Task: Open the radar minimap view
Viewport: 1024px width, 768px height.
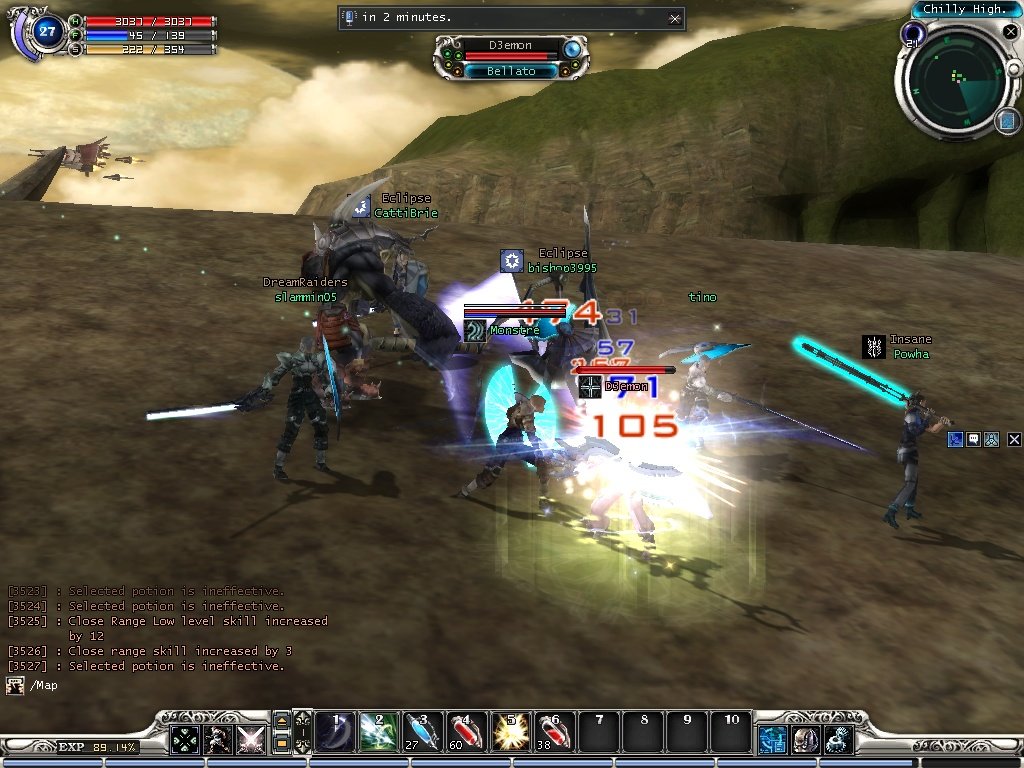Action: (x=958, y=80)
